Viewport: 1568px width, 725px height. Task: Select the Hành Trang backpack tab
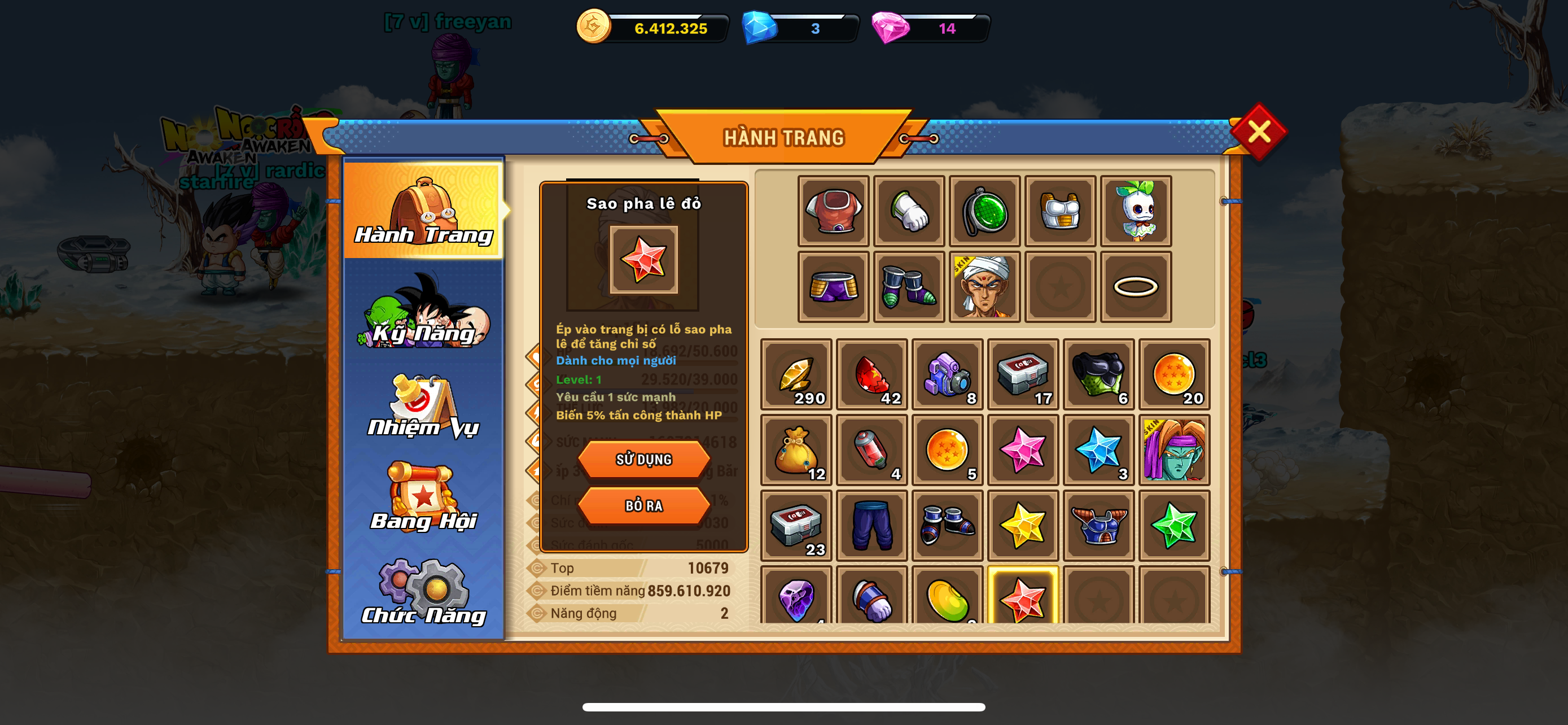pyautogui.click(x=423, y=210)
